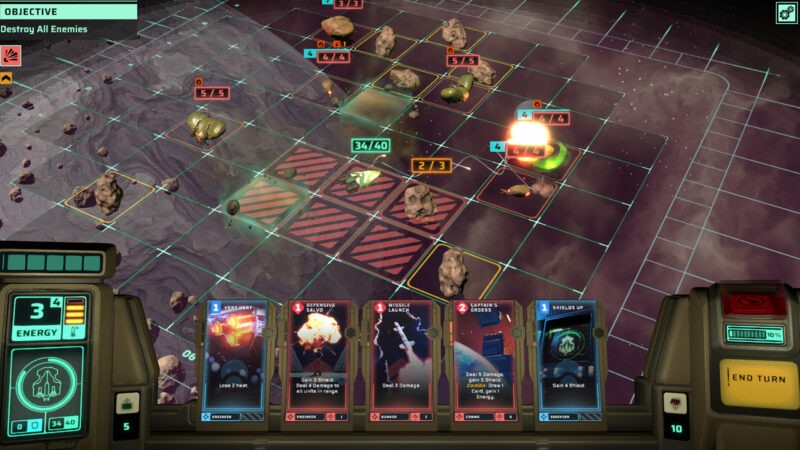Open the settings gear menu

(x=785, y=12)
